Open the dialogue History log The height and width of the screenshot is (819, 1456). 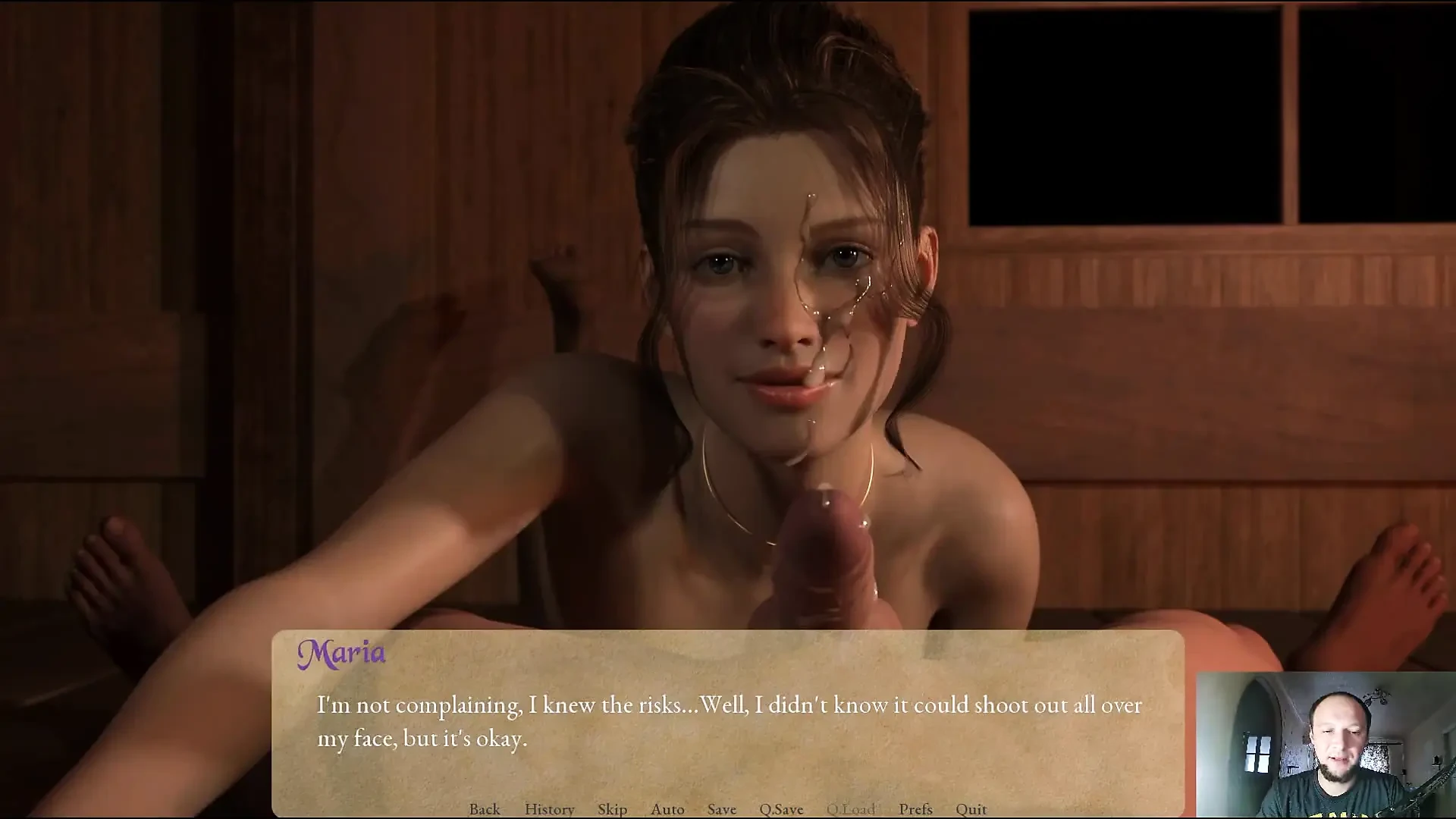click(549, 809)
